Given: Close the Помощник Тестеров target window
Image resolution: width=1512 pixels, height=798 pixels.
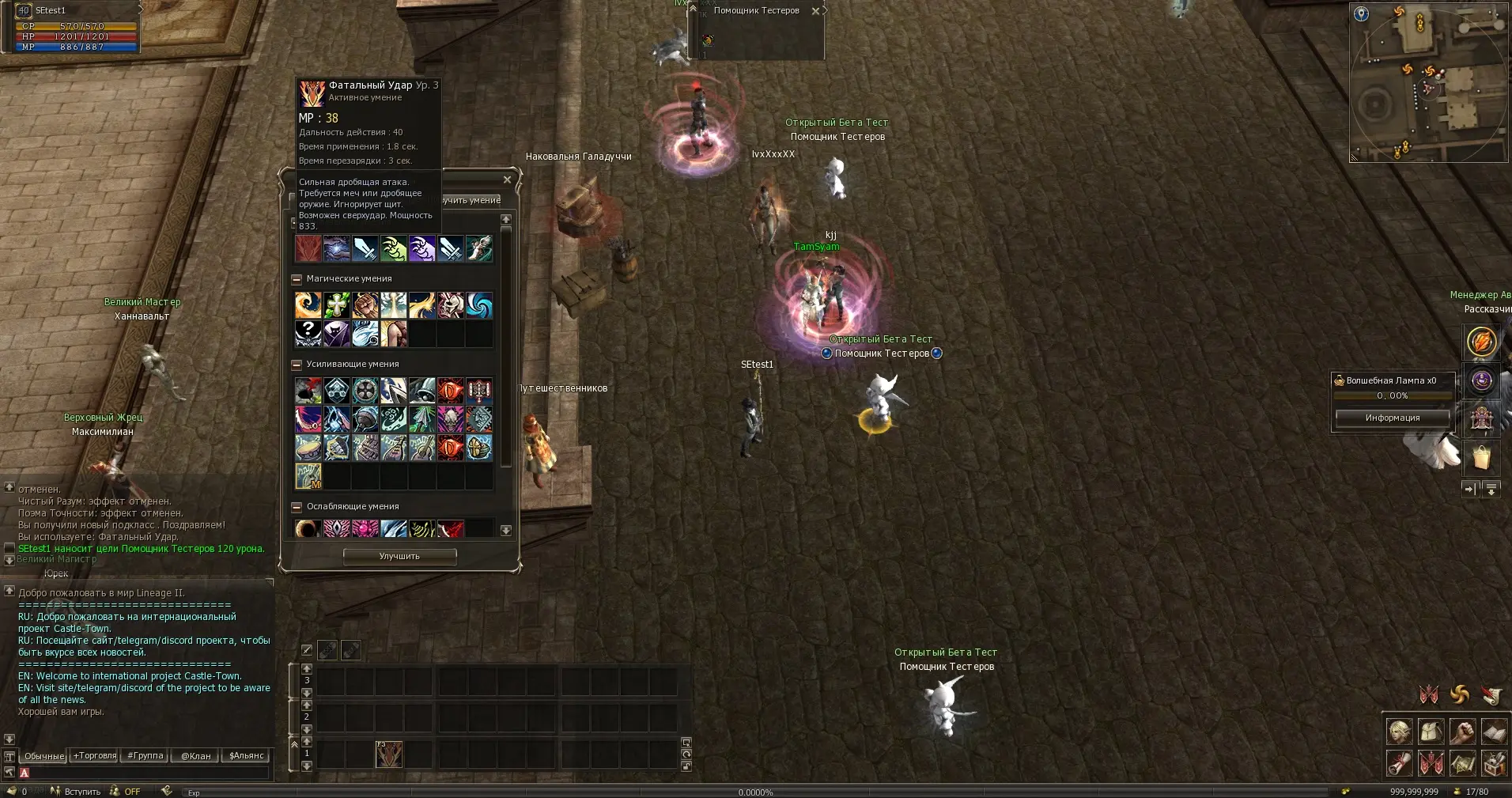Looking at the screenshot, I should point(815,11).
